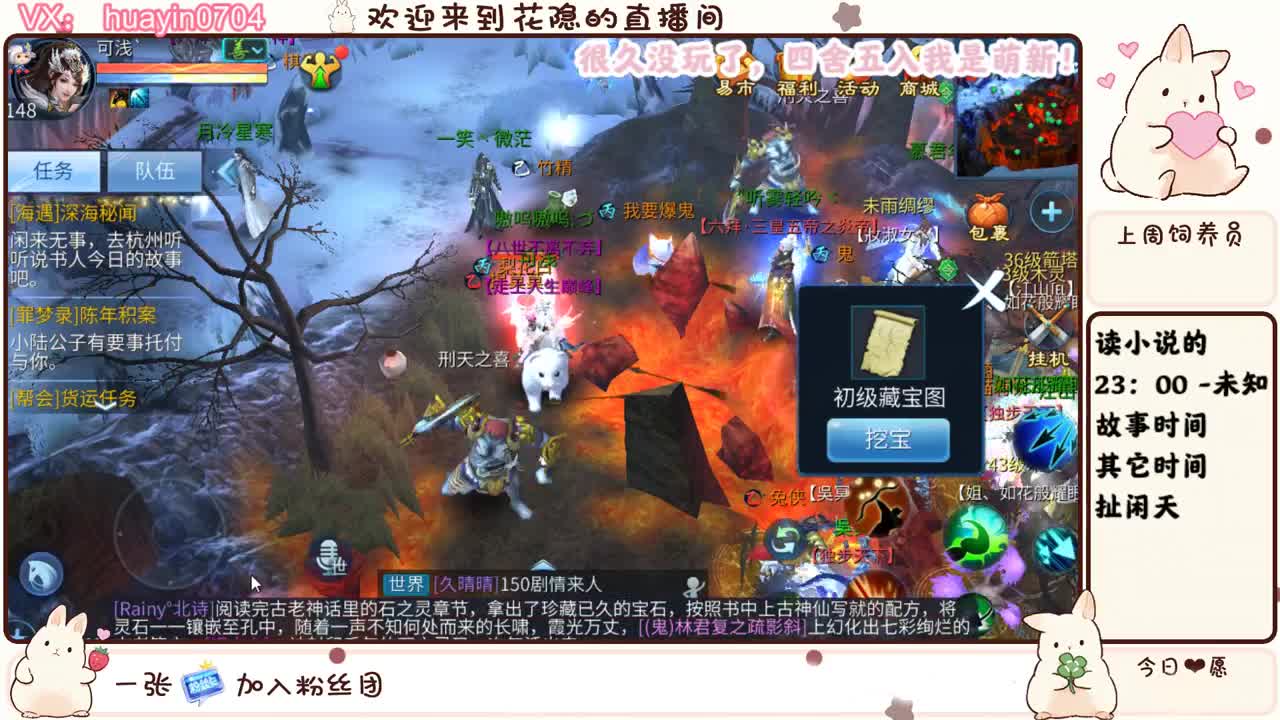Viewport: 1280px width, 720px height.
Task: Activate the blue double-arrow skill icon
Action: (x=1046, y=437)
